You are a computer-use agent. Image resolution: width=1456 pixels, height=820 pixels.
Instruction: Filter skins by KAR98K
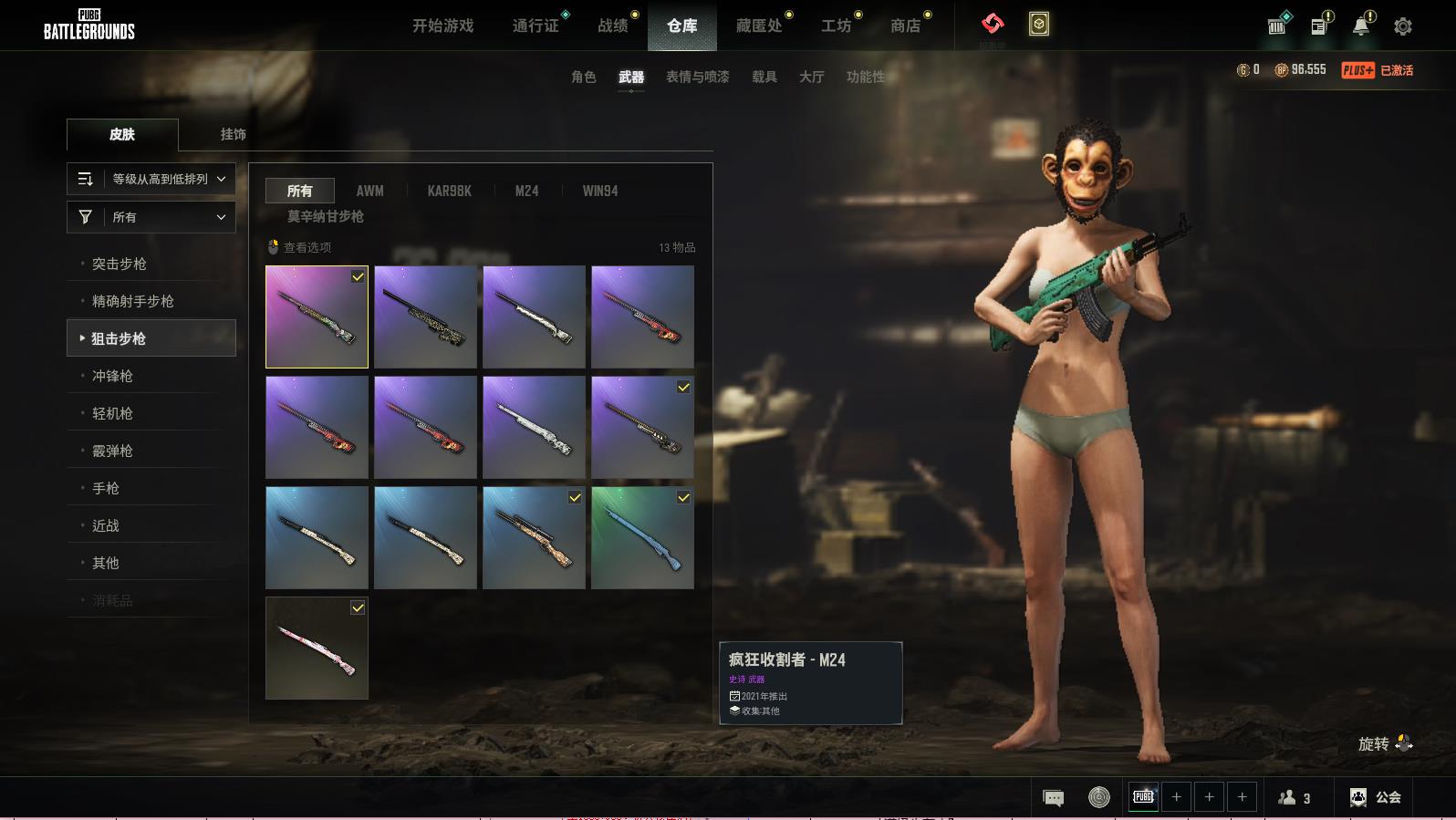[x=449, y=191]
